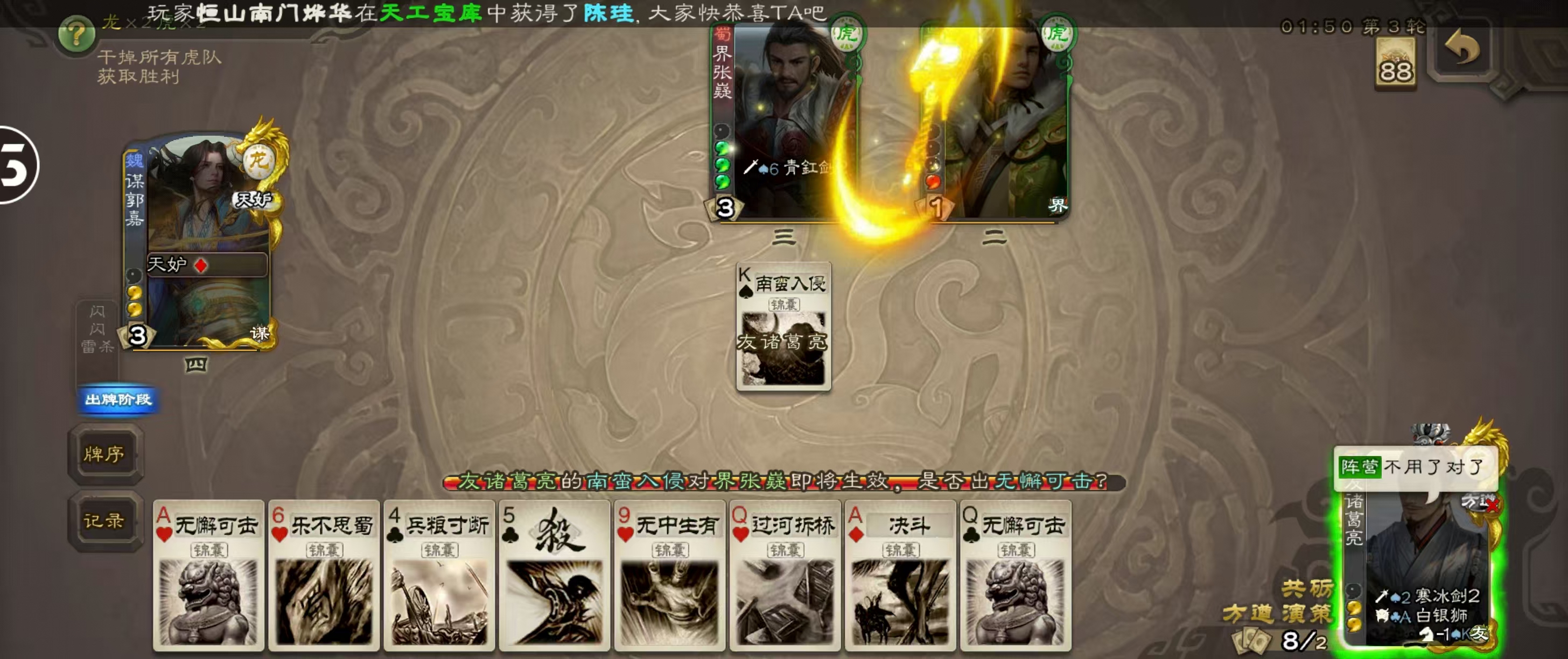This screenshot has width=1568, height=659.
Task: Select the club 5 杀 card
Action: tap(554, 574)
